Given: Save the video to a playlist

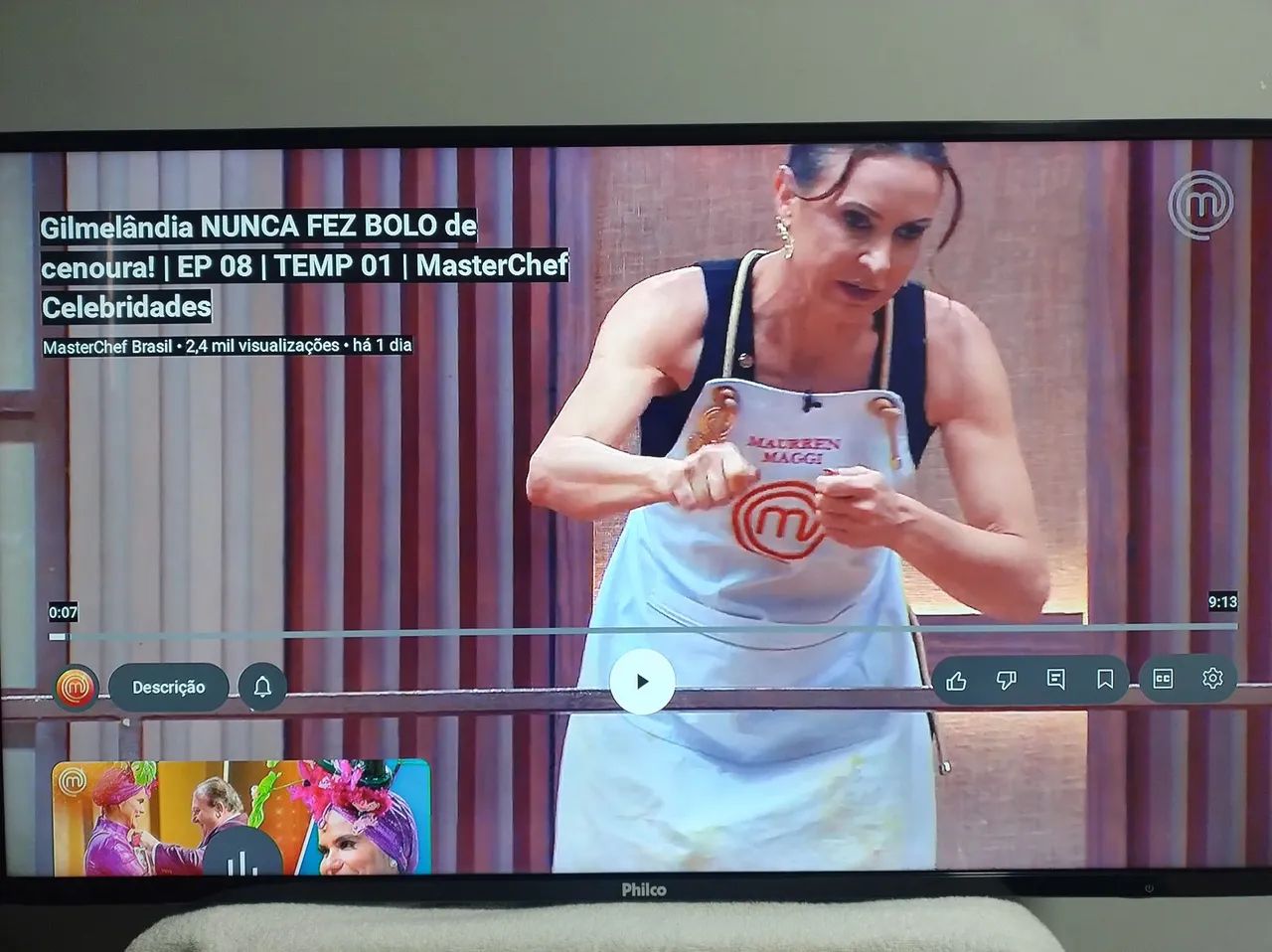Looking at the screenshot, I should [x=1107, y=678].
